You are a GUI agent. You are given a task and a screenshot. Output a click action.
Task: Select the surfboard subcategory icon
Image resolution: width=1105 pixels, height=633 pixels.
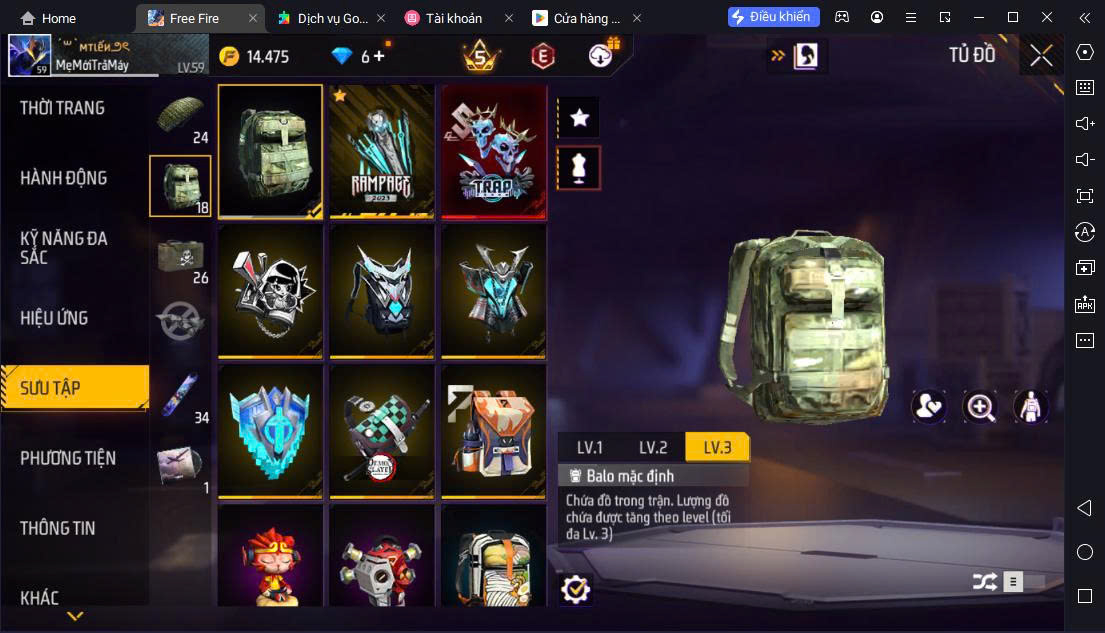tap(180, 395)
